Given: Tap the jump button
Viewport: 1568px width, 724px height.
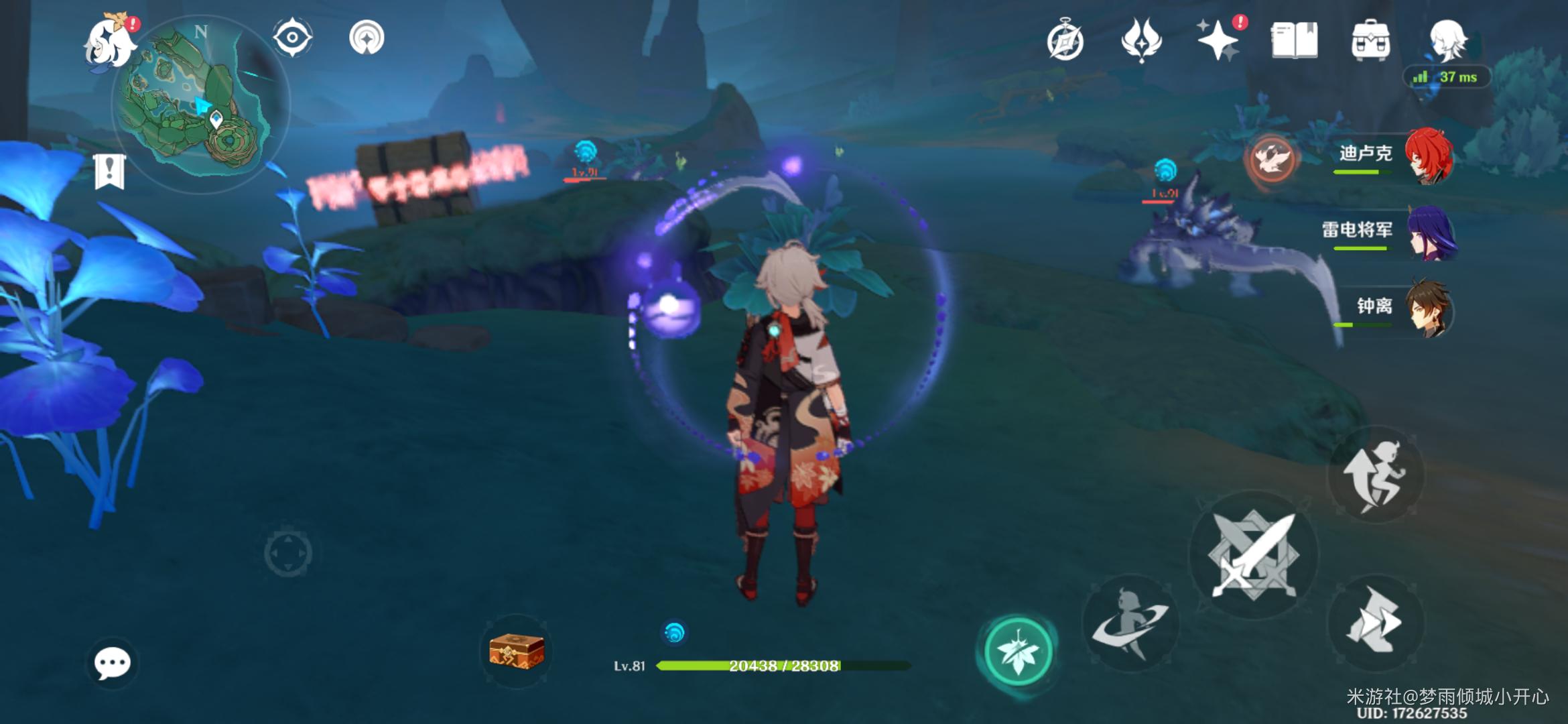Looking at the screenshot, I should (1375, 475).
